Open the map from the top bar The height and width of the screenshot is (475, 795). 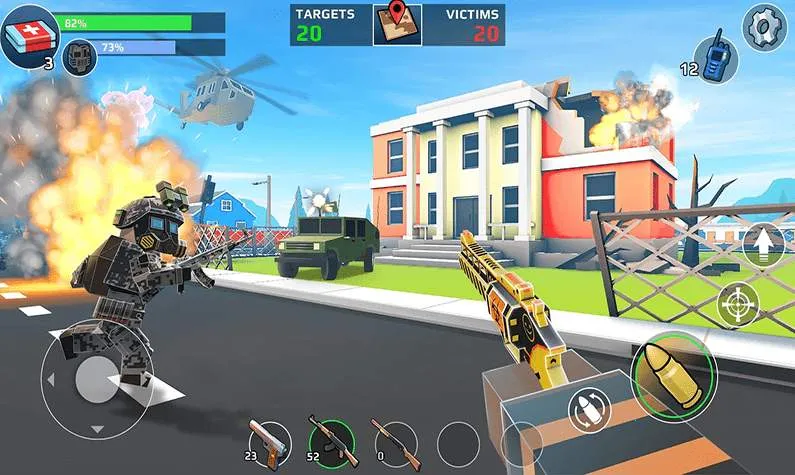(x=397, y=24)
